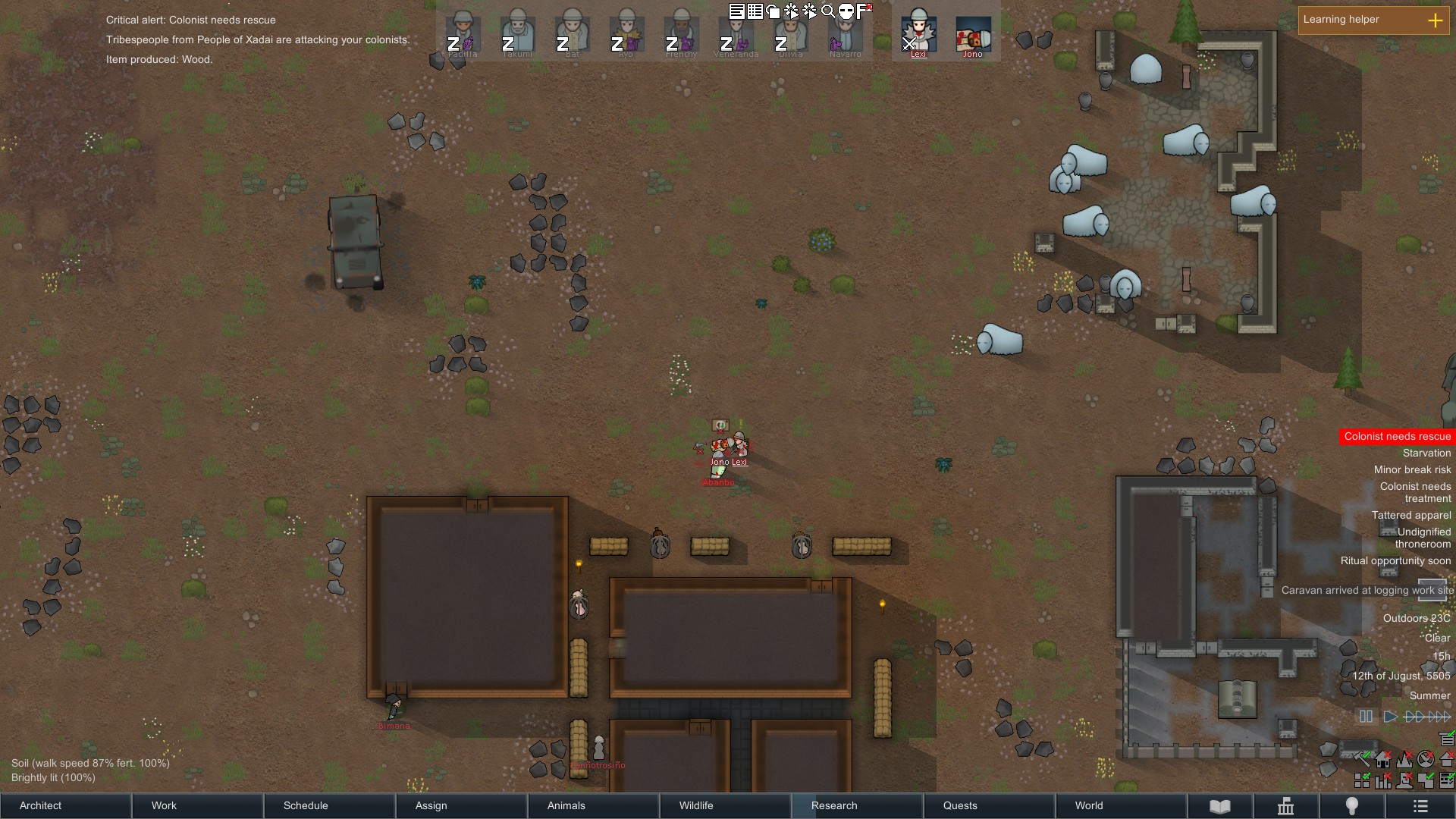Select colonist Jono's portrait
The height and width of the screenshot is (819, 1456).
973,35
